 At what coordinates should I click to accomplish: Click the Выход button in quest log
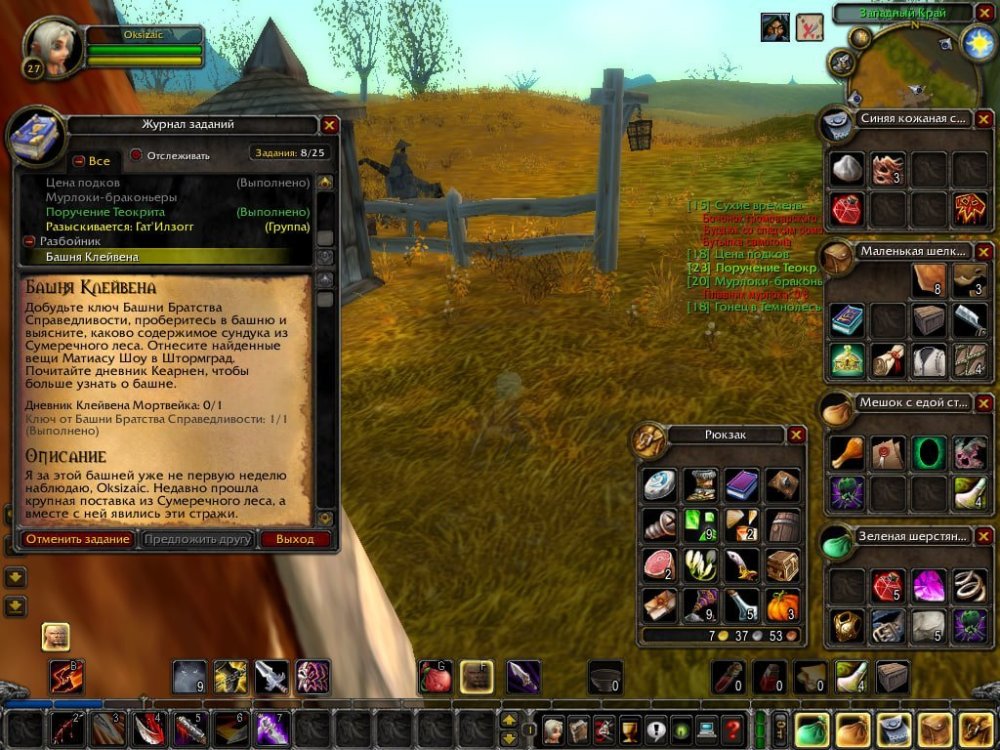(295, 539)
